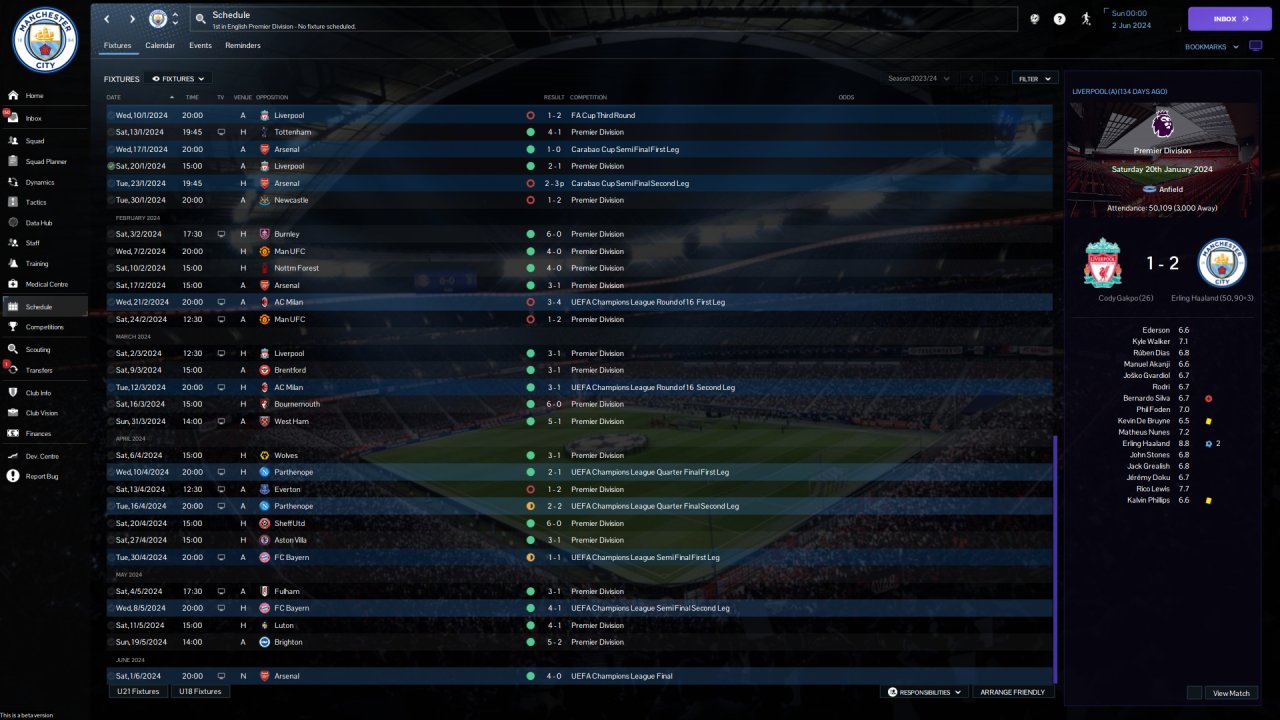Open the Events tab
Viewport: 1280px width, 720px height.
pos(200,46)
